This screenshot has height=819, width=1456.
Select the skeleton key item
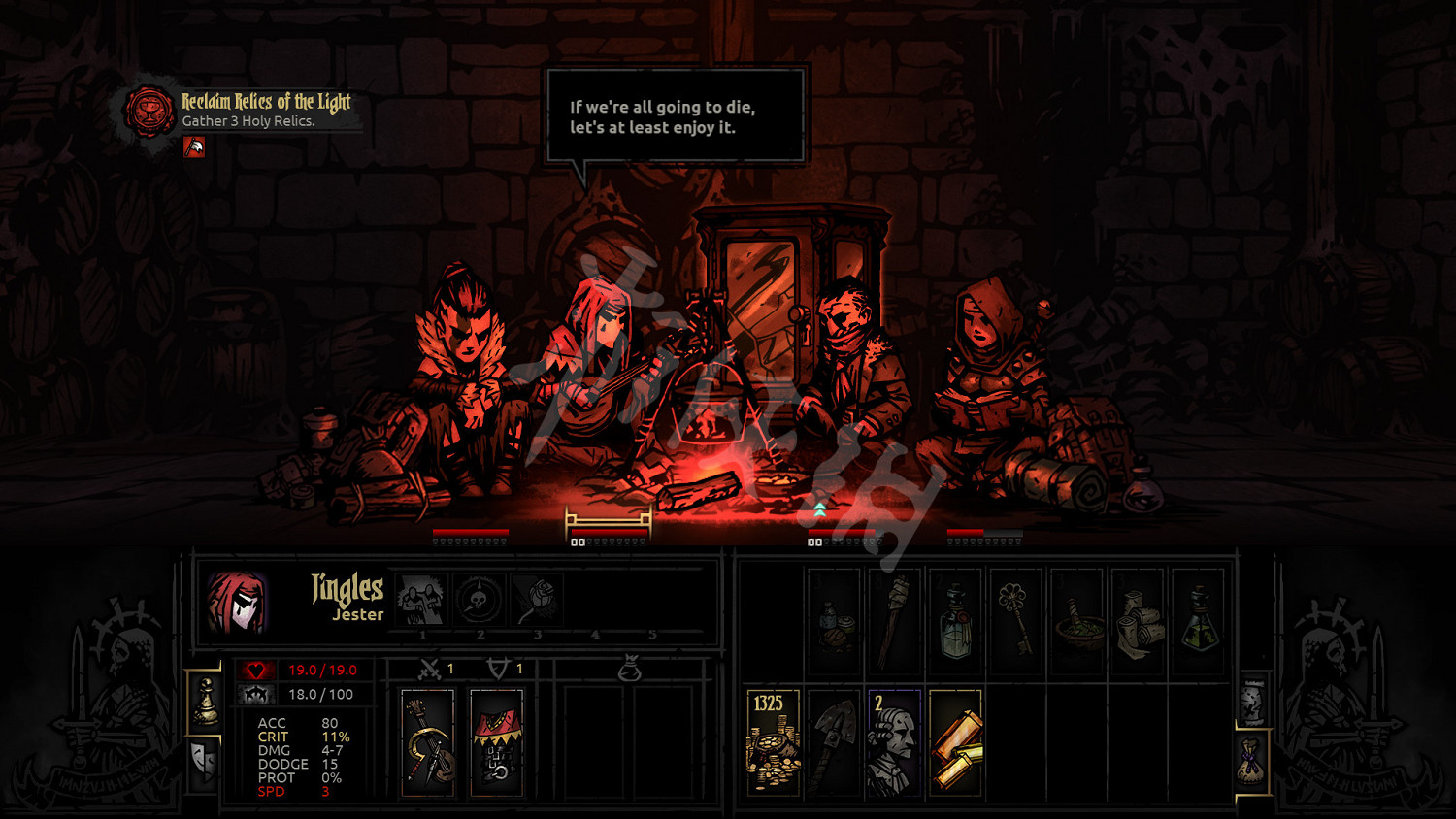pyautogui.click(x=1015, y=622)
